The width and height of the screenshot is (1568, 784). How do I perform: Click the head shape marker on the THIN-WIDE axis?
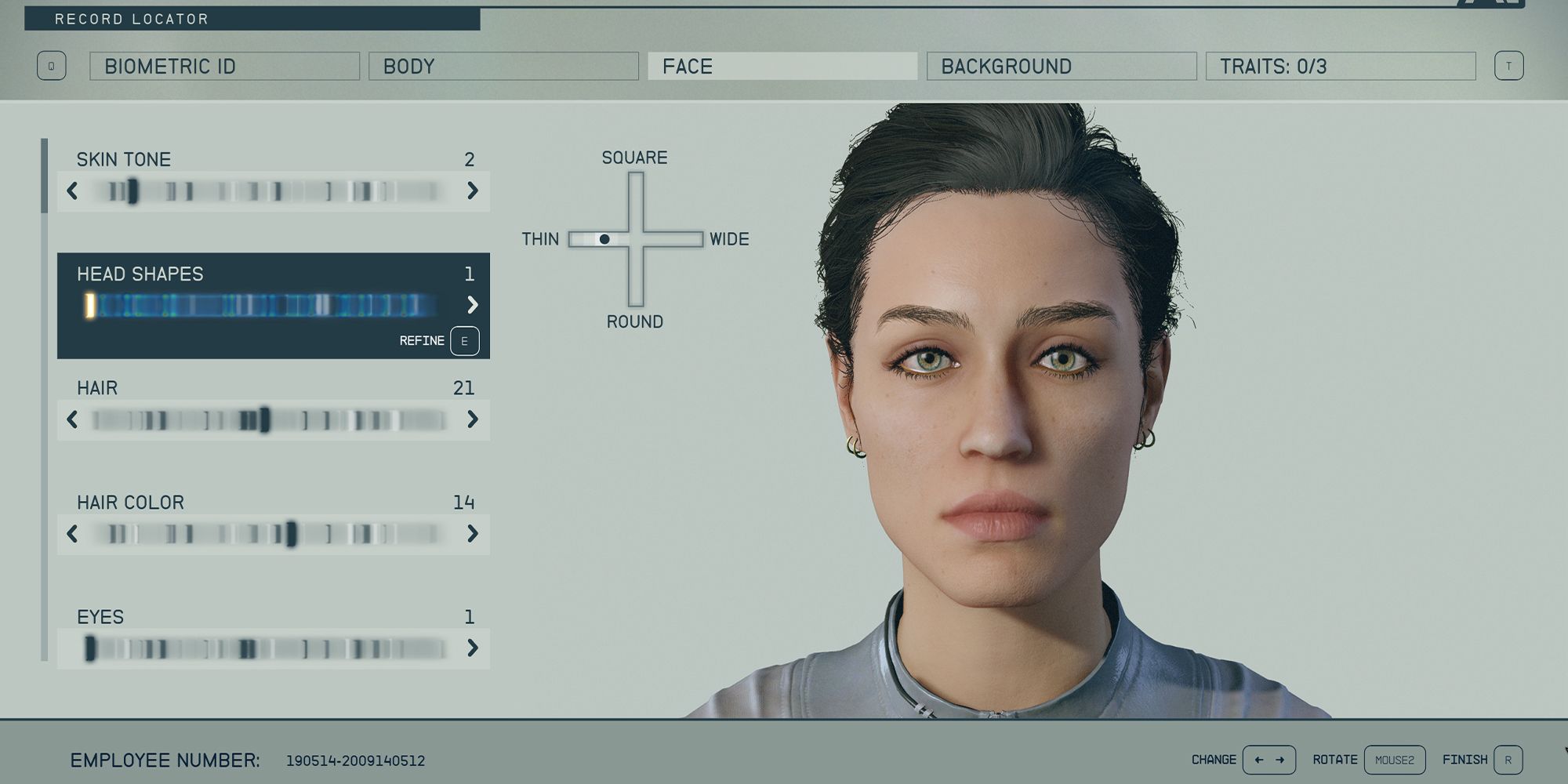click(605, 239)
